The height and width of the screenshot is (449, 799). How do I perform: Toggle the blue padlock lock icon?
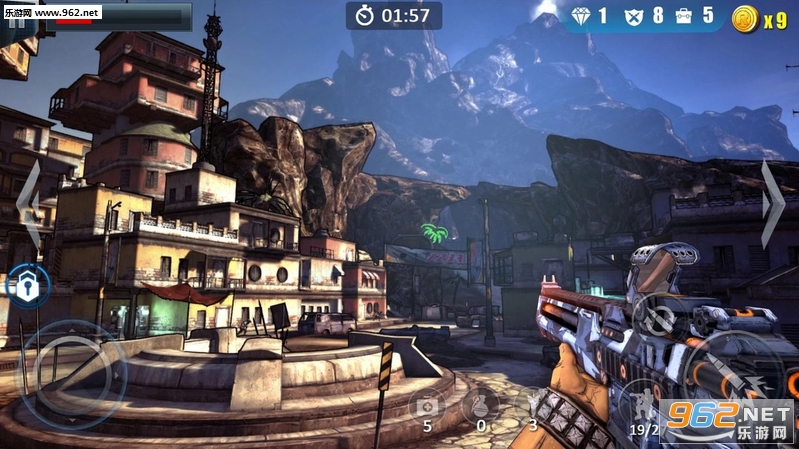pos(26,286)
